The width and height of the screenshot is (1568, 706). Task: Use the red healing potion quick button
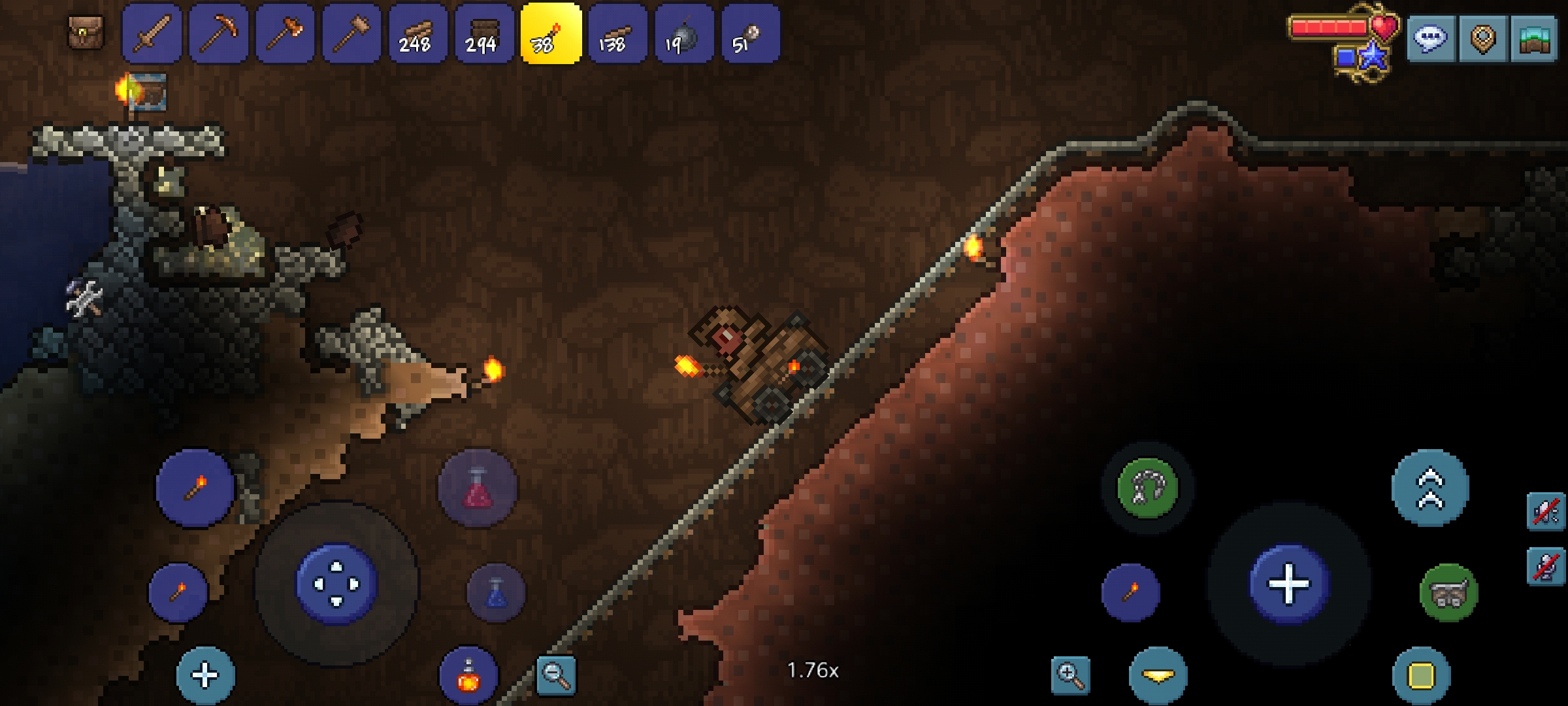[478, 488]
